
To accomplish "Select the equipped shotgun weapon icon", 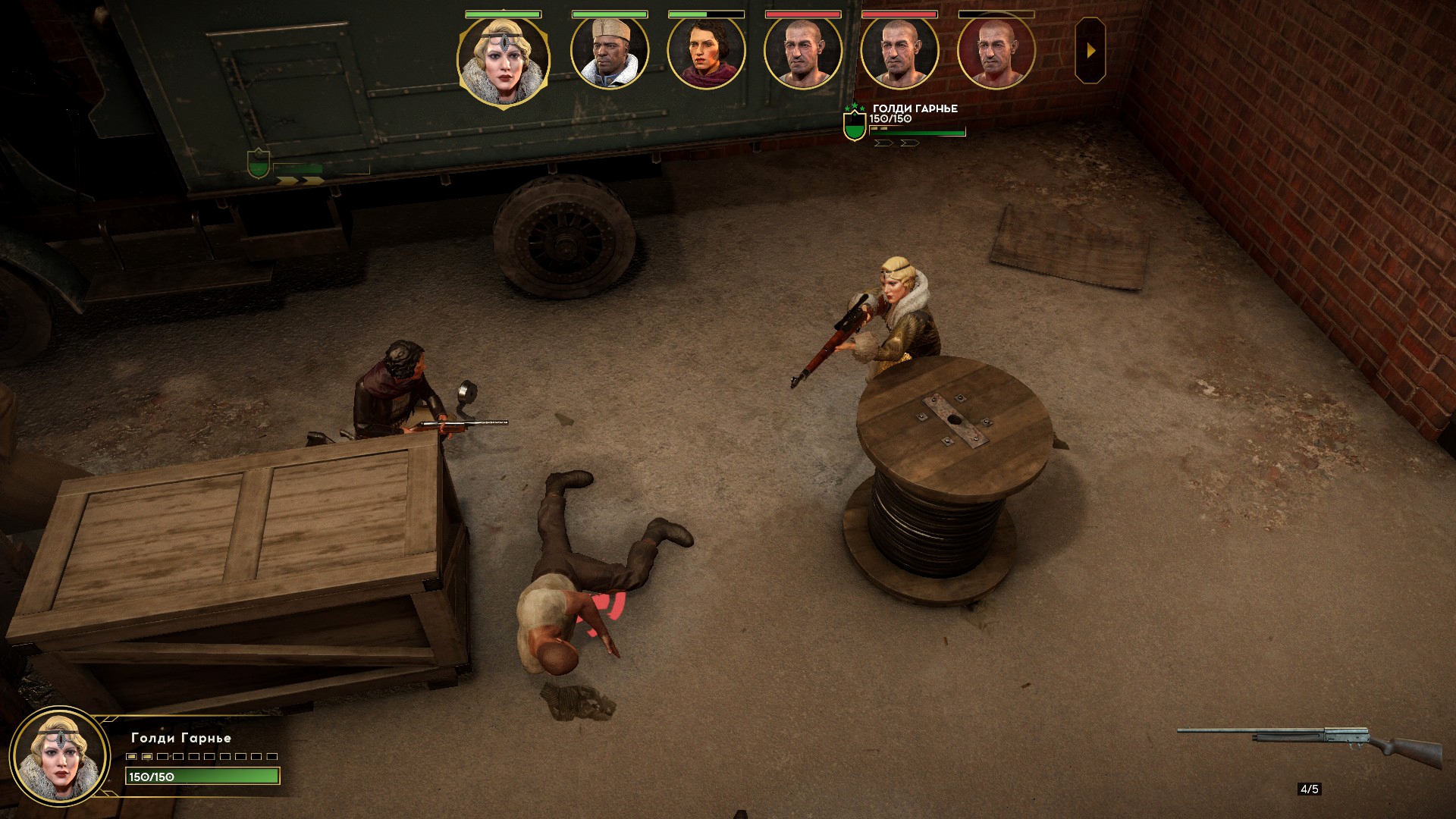I will [x=1309, y=743].
